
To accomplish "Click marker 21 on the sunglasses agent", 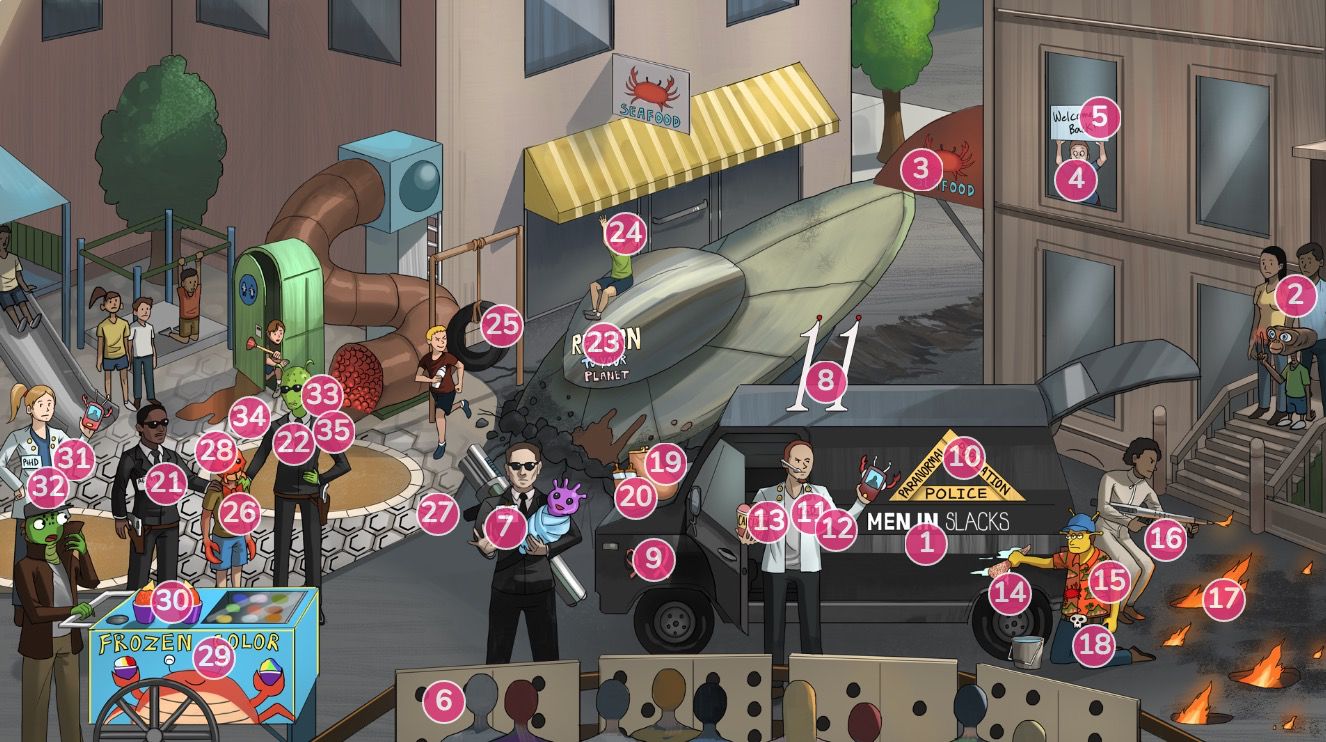I will tap(166, 484).
